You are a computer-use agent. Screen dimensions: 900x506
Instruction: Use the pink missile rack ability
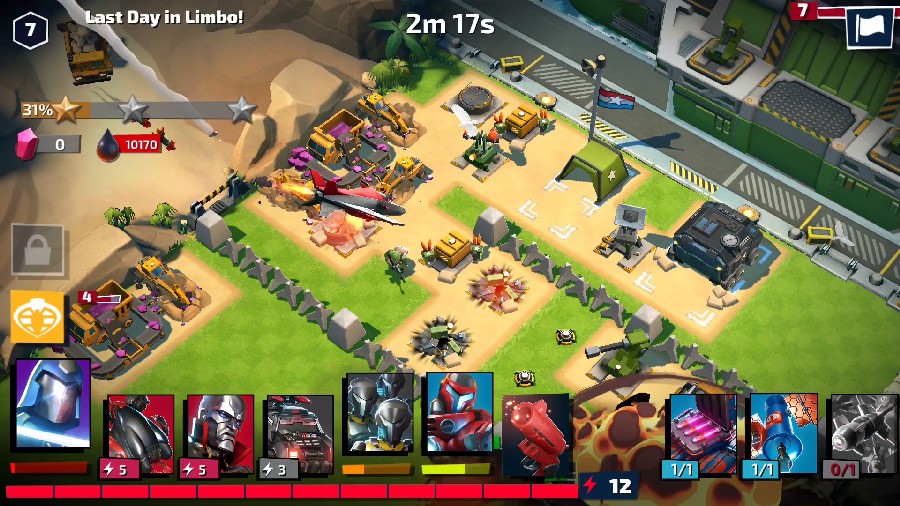701,427
